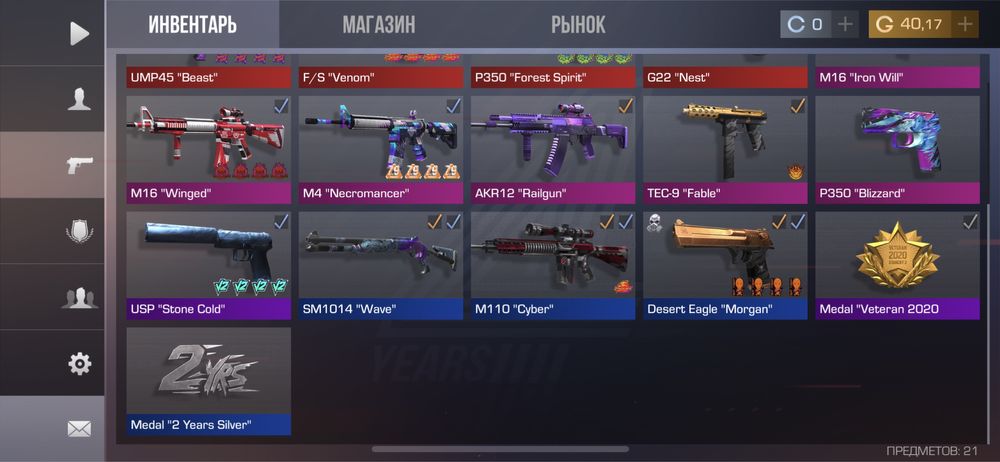Choose the Medal "2 Years Silver" item
Image resolution: width=1000 pixels, height=462 pixels.
209,381
